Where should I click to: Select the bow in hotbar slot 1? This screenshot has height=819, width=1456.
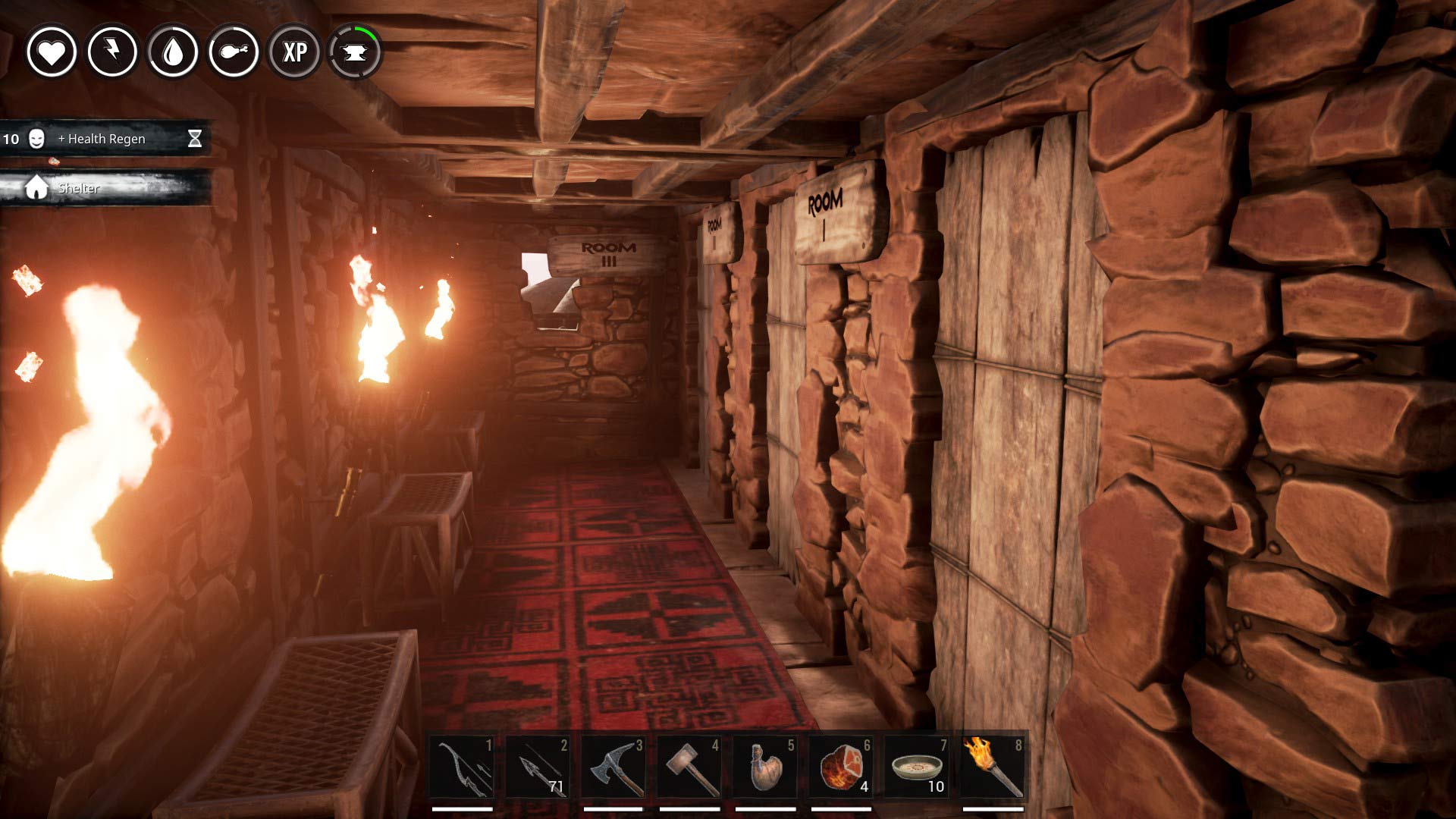coord(462,767)
